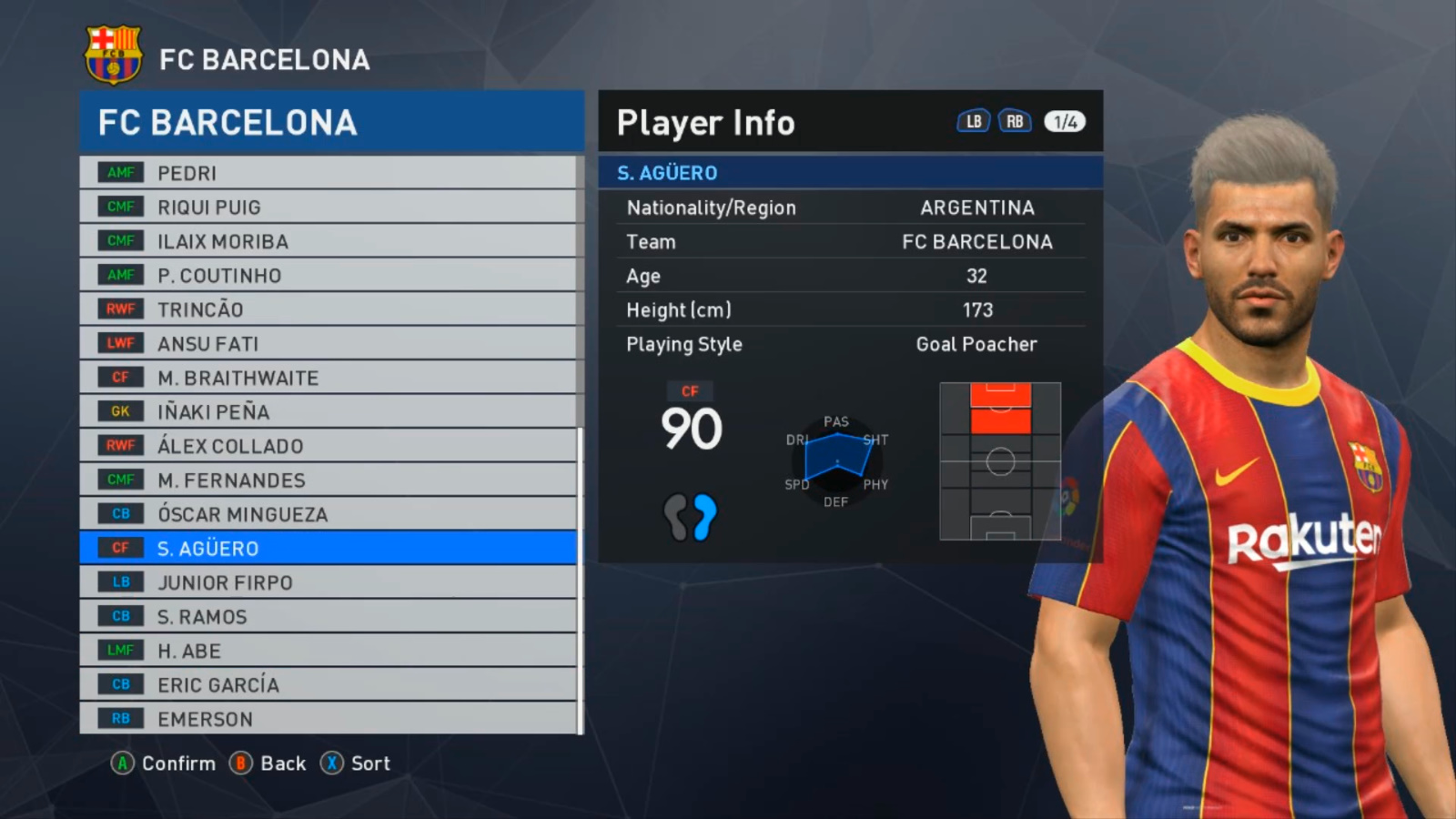Select P. Coutinho's row
Screen dimensions: 1456x819
click(x=328, y=276)
